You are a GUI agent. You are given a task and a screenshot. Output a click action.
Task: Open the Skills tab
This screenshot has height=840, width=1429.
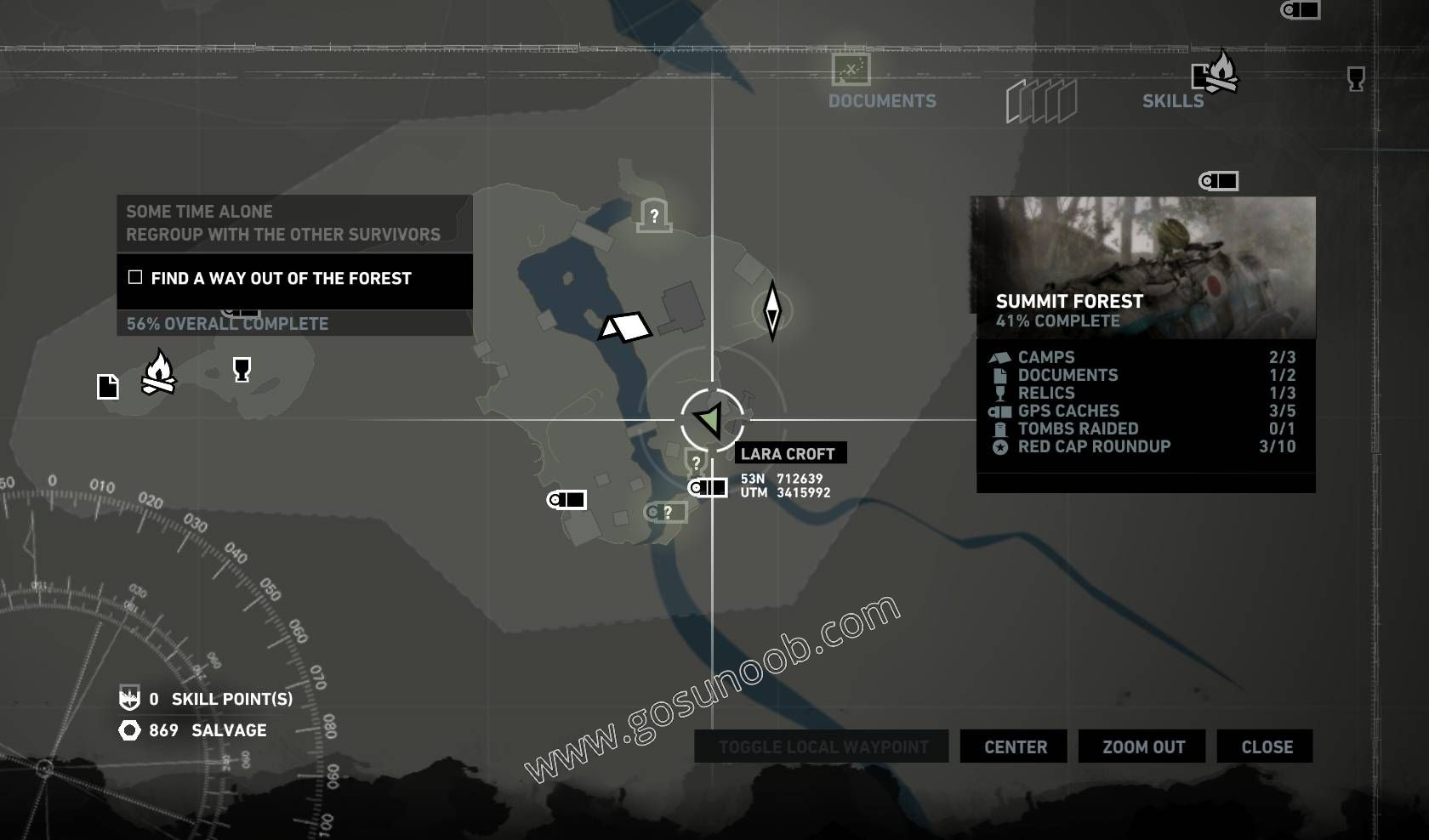[x=1173, y=99]
